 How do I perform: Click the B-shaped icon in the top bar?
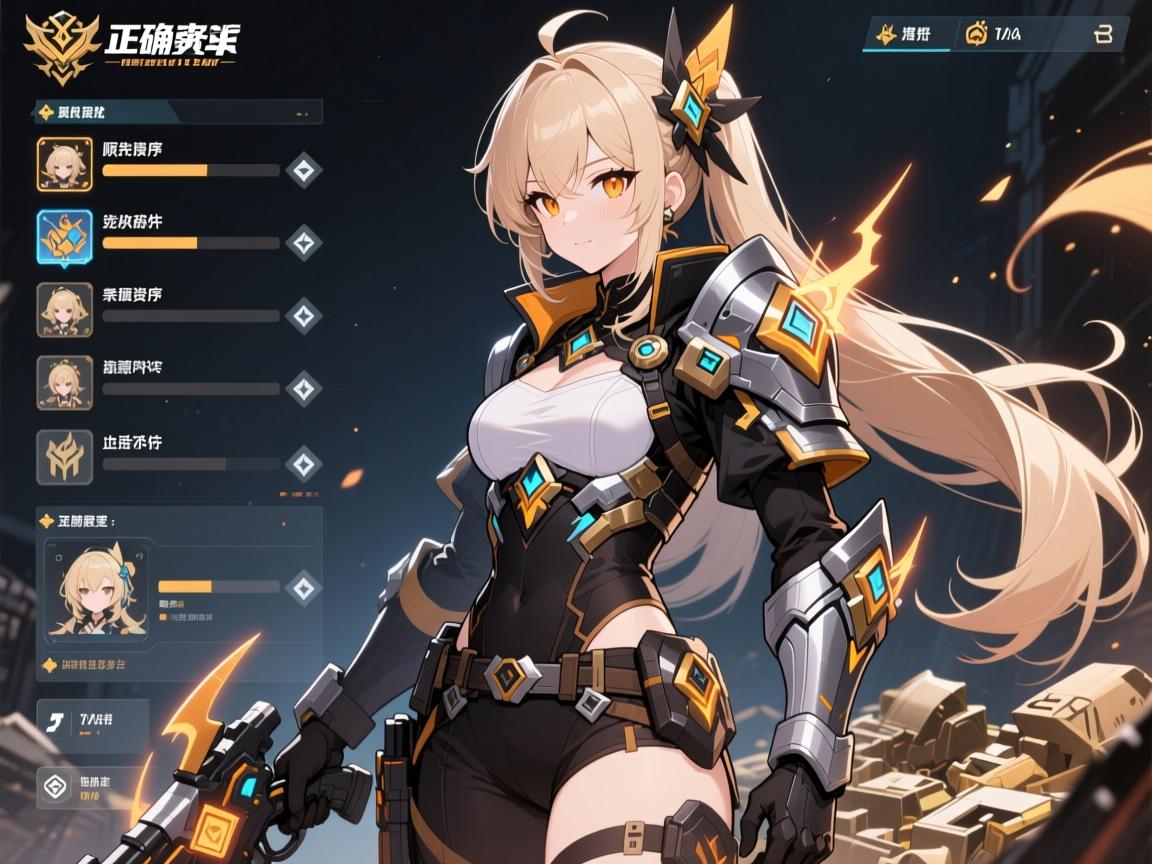(x=1103, y=35)
